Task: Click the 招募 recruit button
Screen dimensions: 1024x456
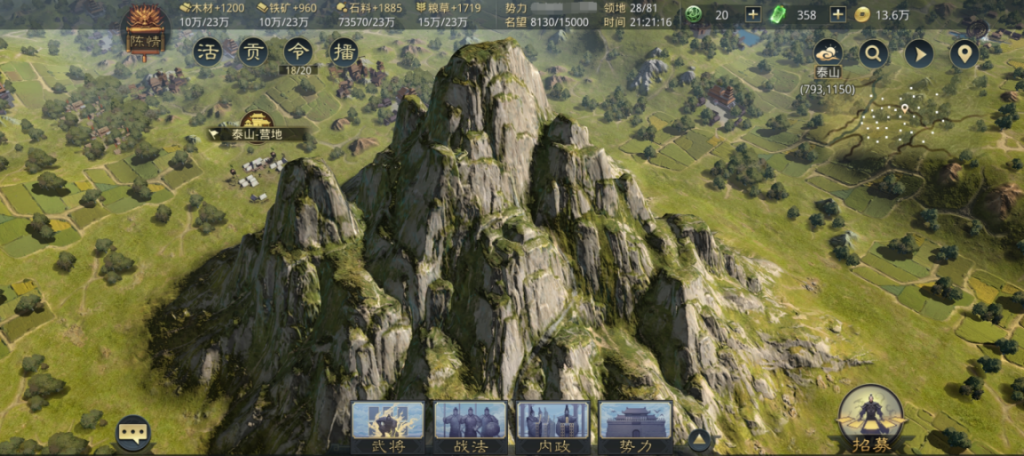Action: click(x=870, y=418)
